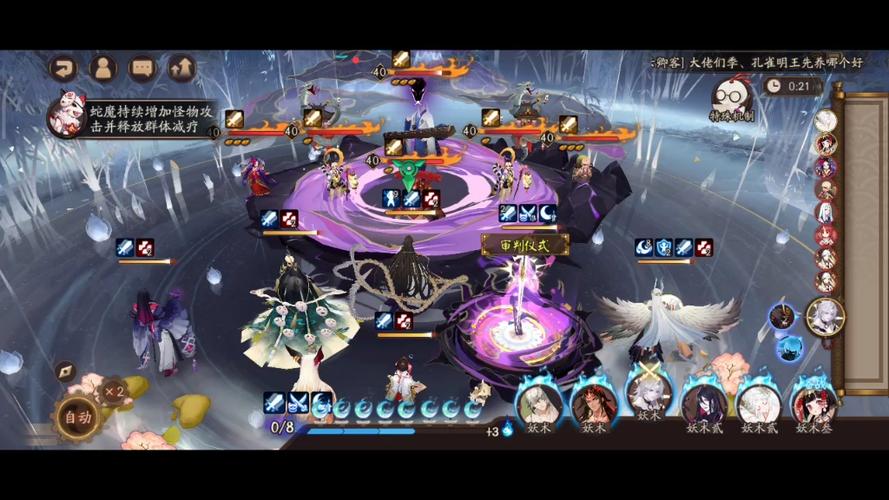Select the white-haired 妖术贰 skill portrait
This screenshot has width=889, height=500.
pos(758,404)
